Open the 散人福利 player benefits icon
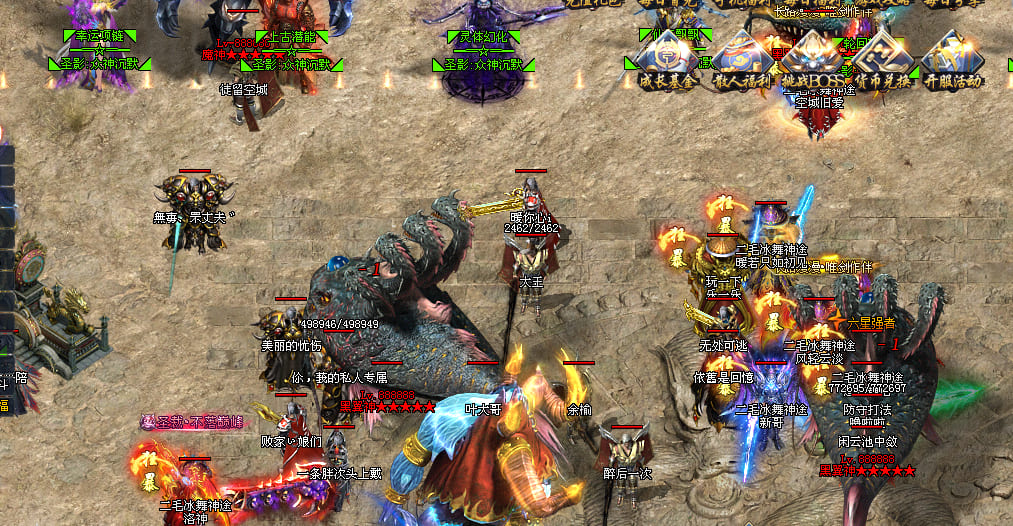 742,63
